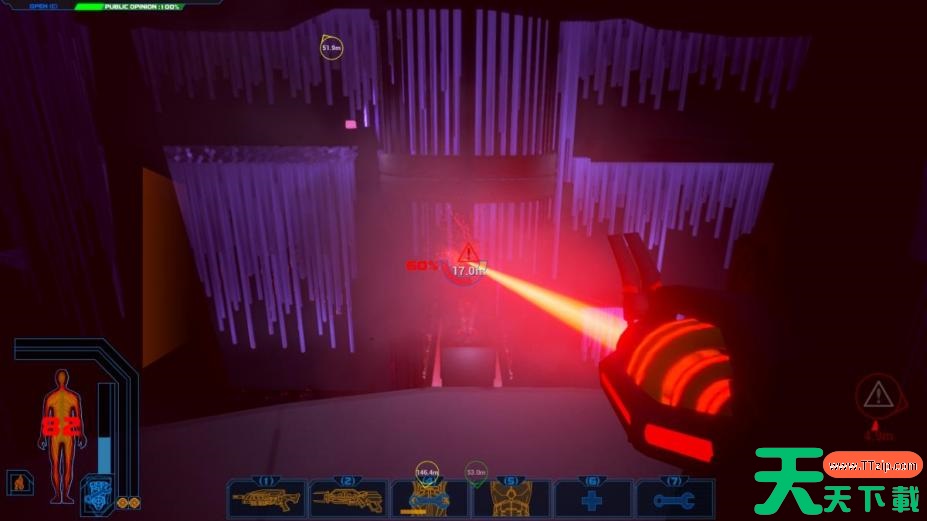Select the wrench tool in slot 7
Image resolution: width=927 pixels, height=521 pixels.
click(675, 497)
